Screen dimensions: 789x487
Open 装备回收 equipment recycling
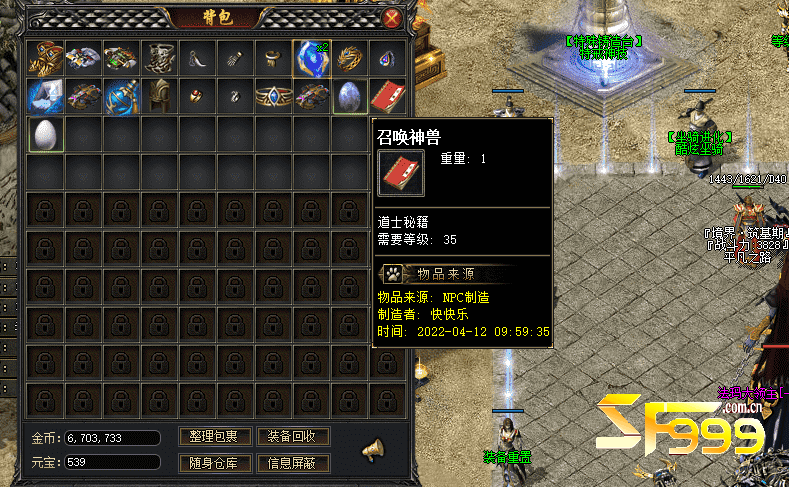tap(292, 437)
